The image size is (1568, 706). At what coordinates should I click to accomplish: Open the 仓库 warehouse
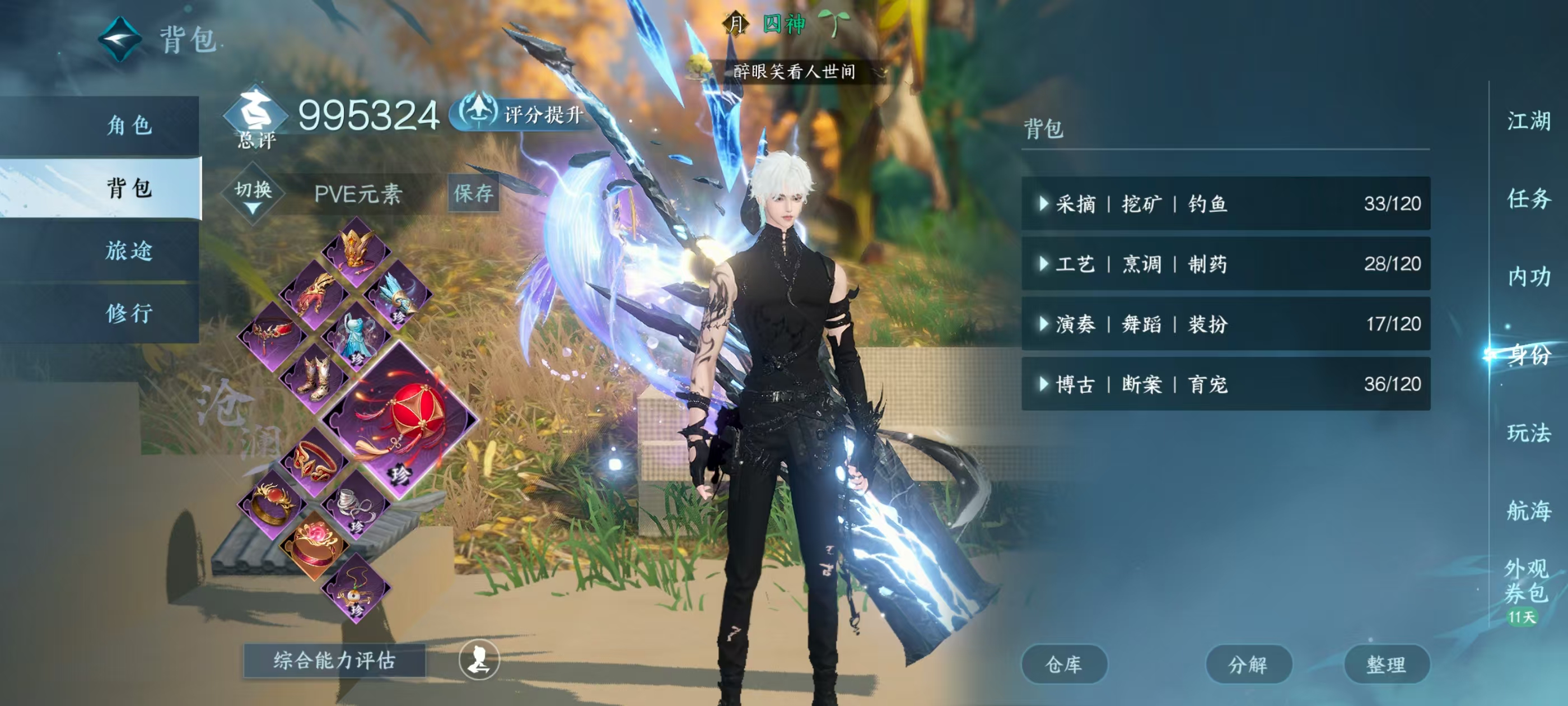click(1063, 665)
